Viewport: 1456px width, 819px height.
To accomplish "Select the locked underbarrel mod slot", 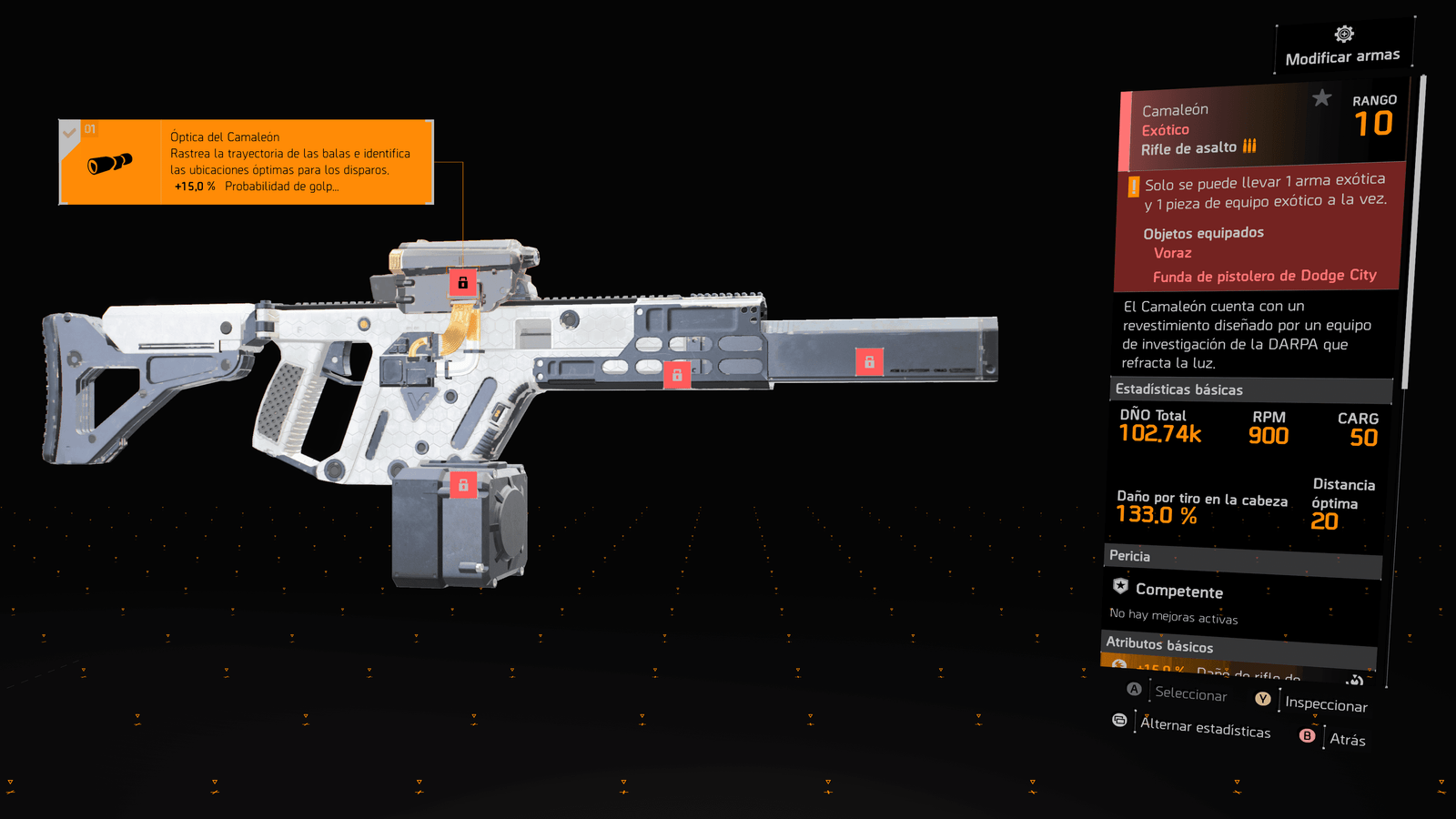I will [x=676, y=375].
